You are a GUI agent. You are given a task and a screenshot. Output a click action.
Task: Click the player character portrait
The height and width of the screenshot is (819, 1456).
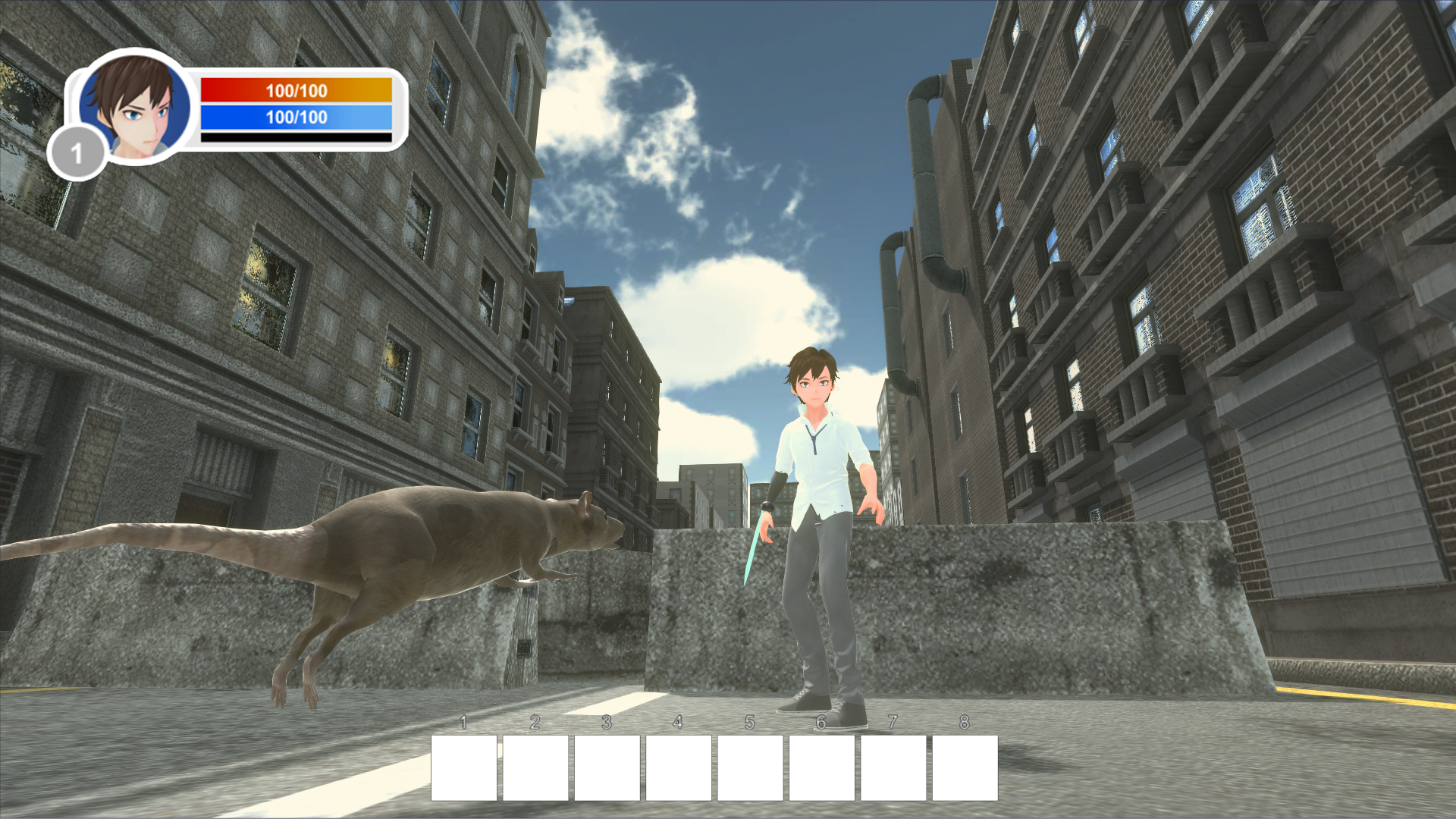click(x=135, y=106)
